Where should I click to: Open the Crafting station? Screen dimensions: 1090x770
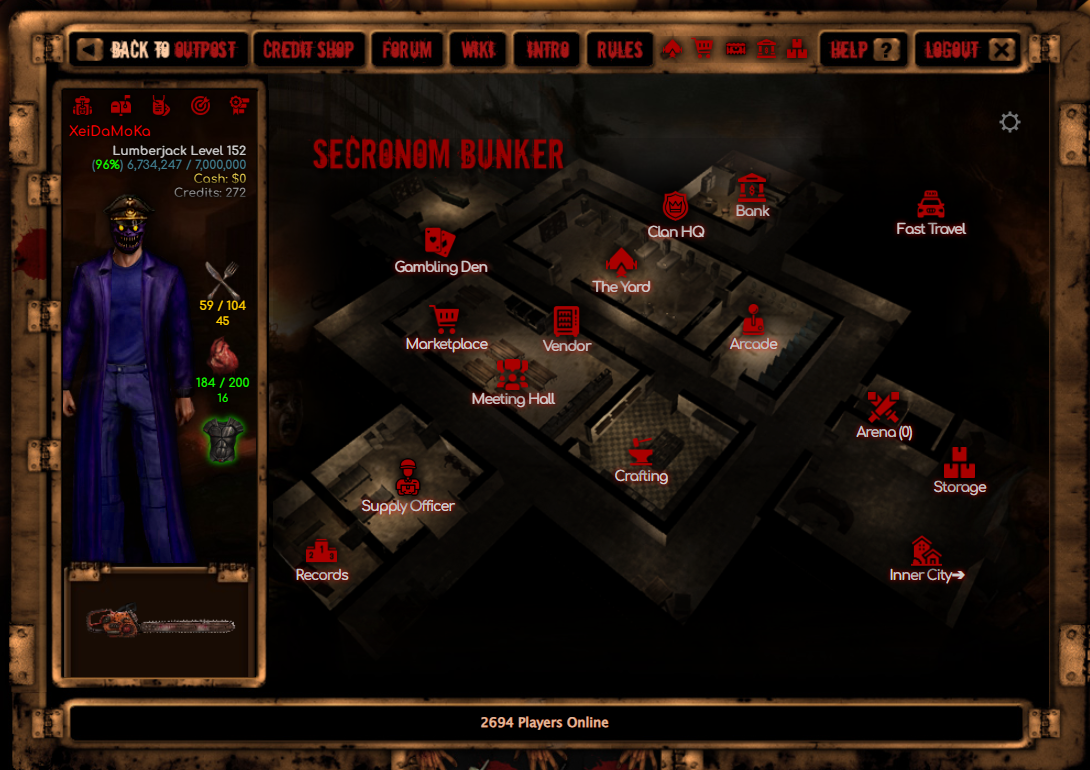coord(641,461)
